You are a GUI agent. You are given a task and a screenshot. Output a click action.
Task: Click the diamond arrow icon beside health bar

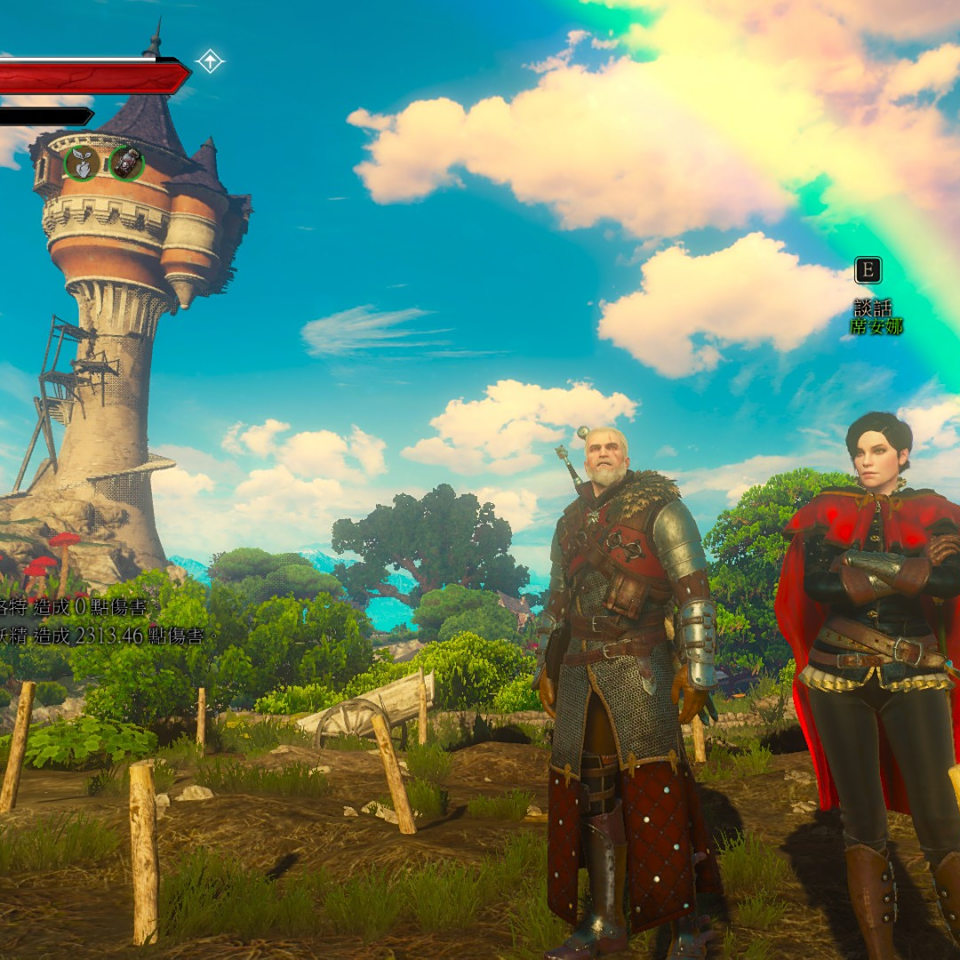(210, 61)
